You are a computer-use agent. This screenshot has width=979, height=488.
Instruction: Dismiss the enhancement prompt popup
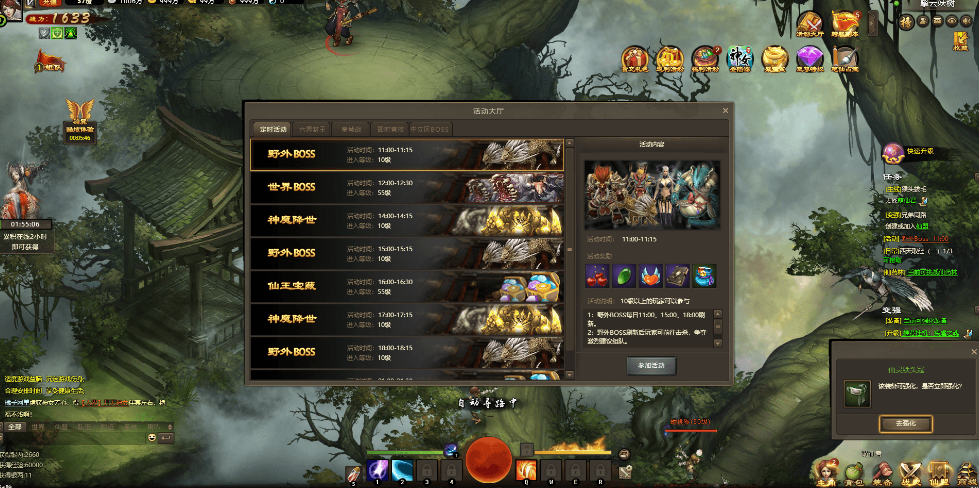(x=973, y=351)
